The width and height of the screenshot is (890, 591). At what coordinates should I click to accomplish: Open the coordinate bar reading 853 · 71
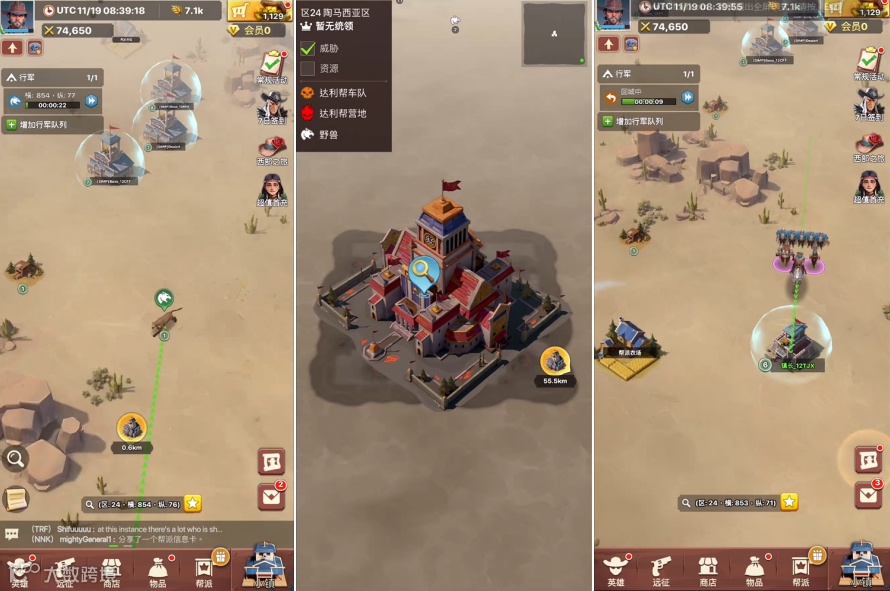[x=730, y=502]
